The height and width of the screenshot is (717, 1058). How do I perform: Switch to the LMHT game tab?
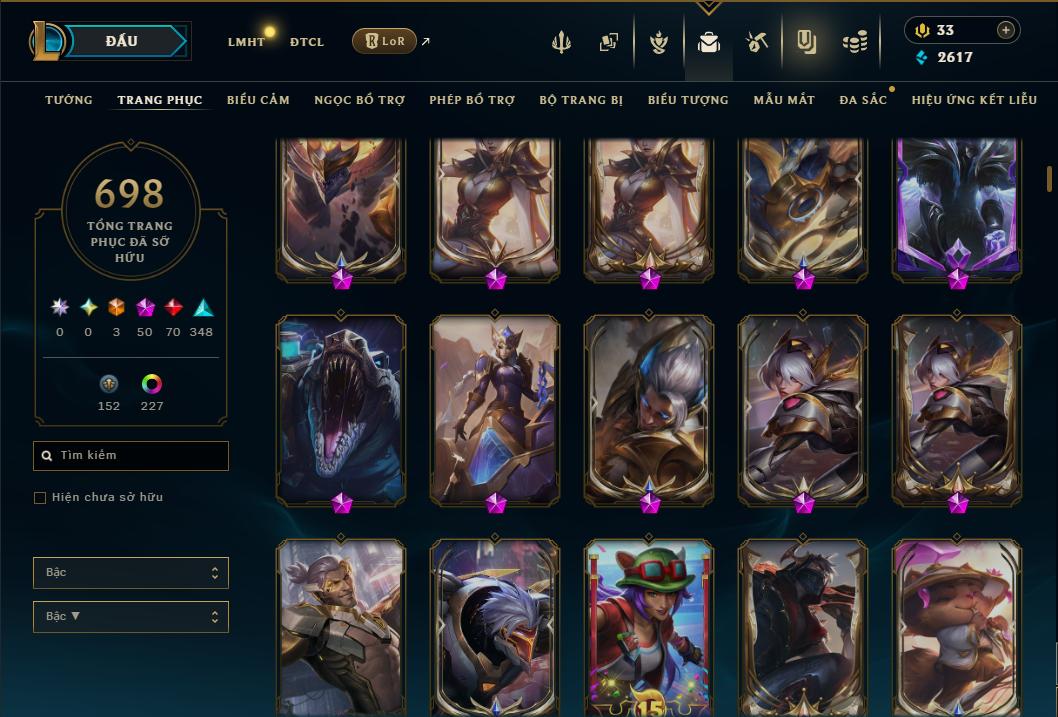[x=246, y=42]
